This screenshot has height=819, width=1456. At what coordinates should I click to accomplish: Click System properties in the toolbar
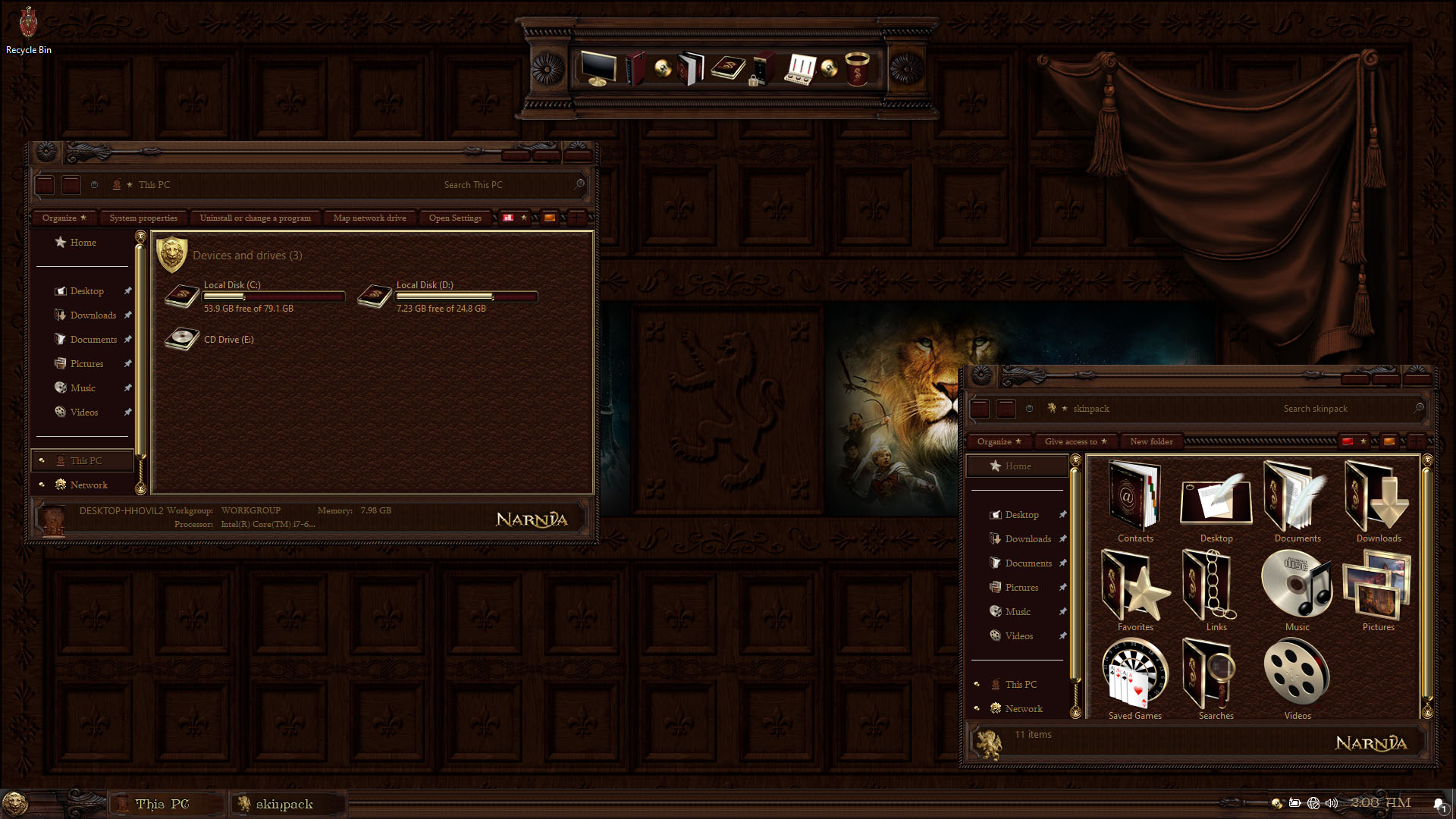143,218
